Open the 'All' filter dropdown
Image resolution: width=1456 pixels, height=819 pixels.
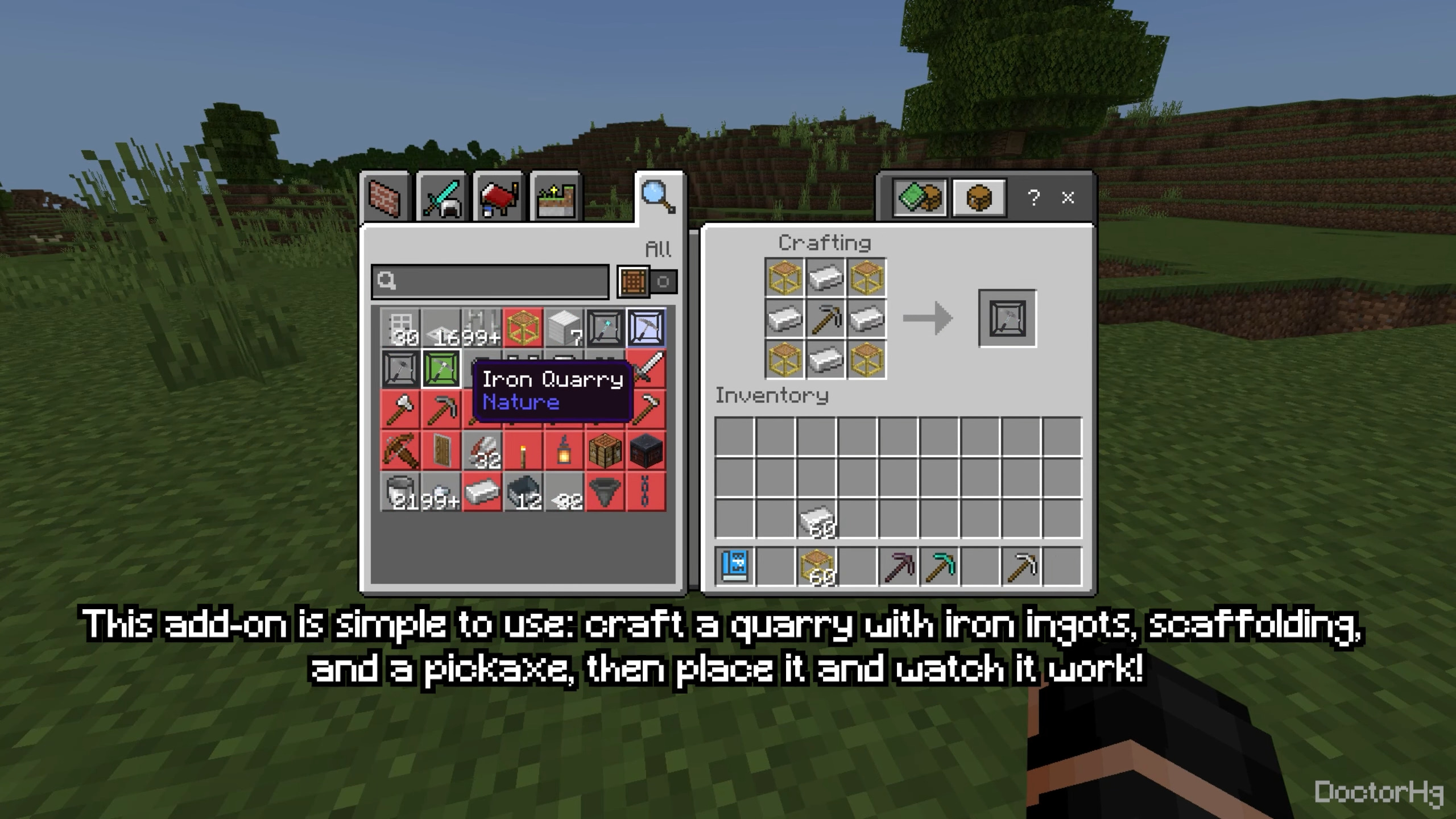click(658, 249)
